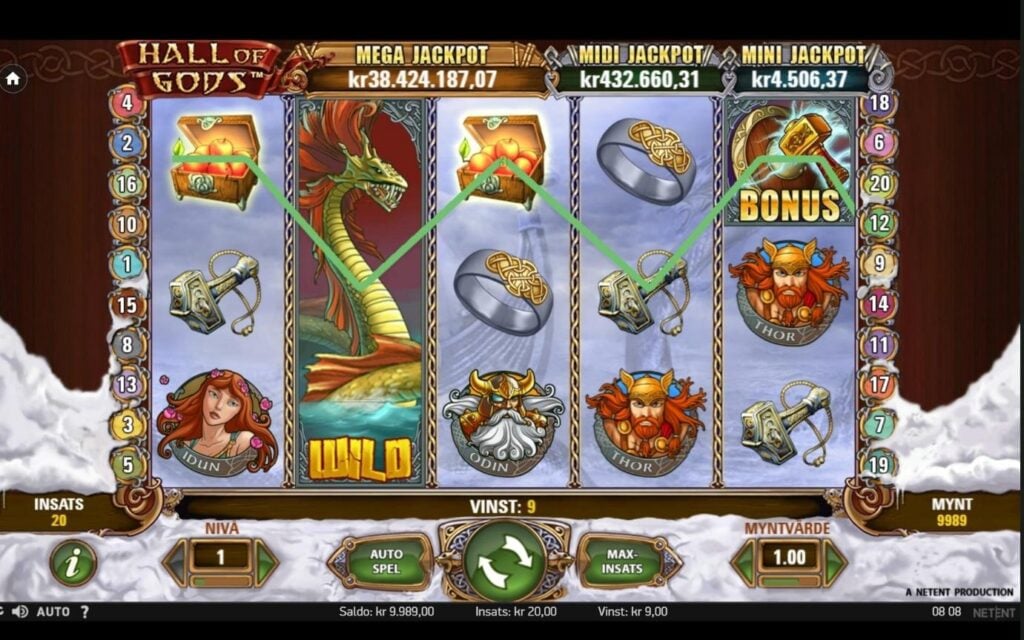Go to the home lobby icon
The height and width of the screenshot is (640, 1024).
click(x=13, y=77)
